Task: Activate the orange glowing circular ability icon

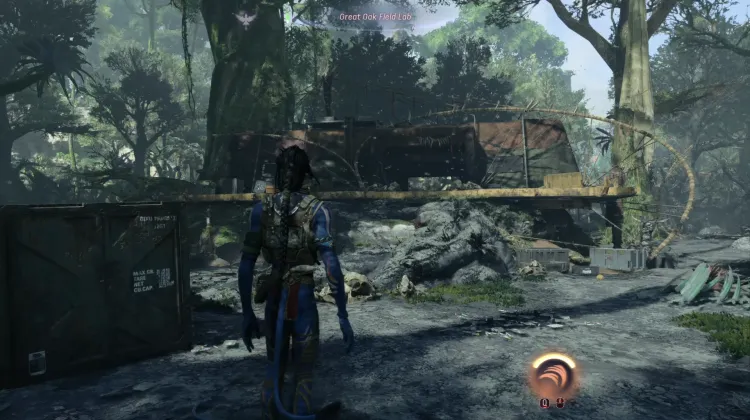Action: point(554,375)
